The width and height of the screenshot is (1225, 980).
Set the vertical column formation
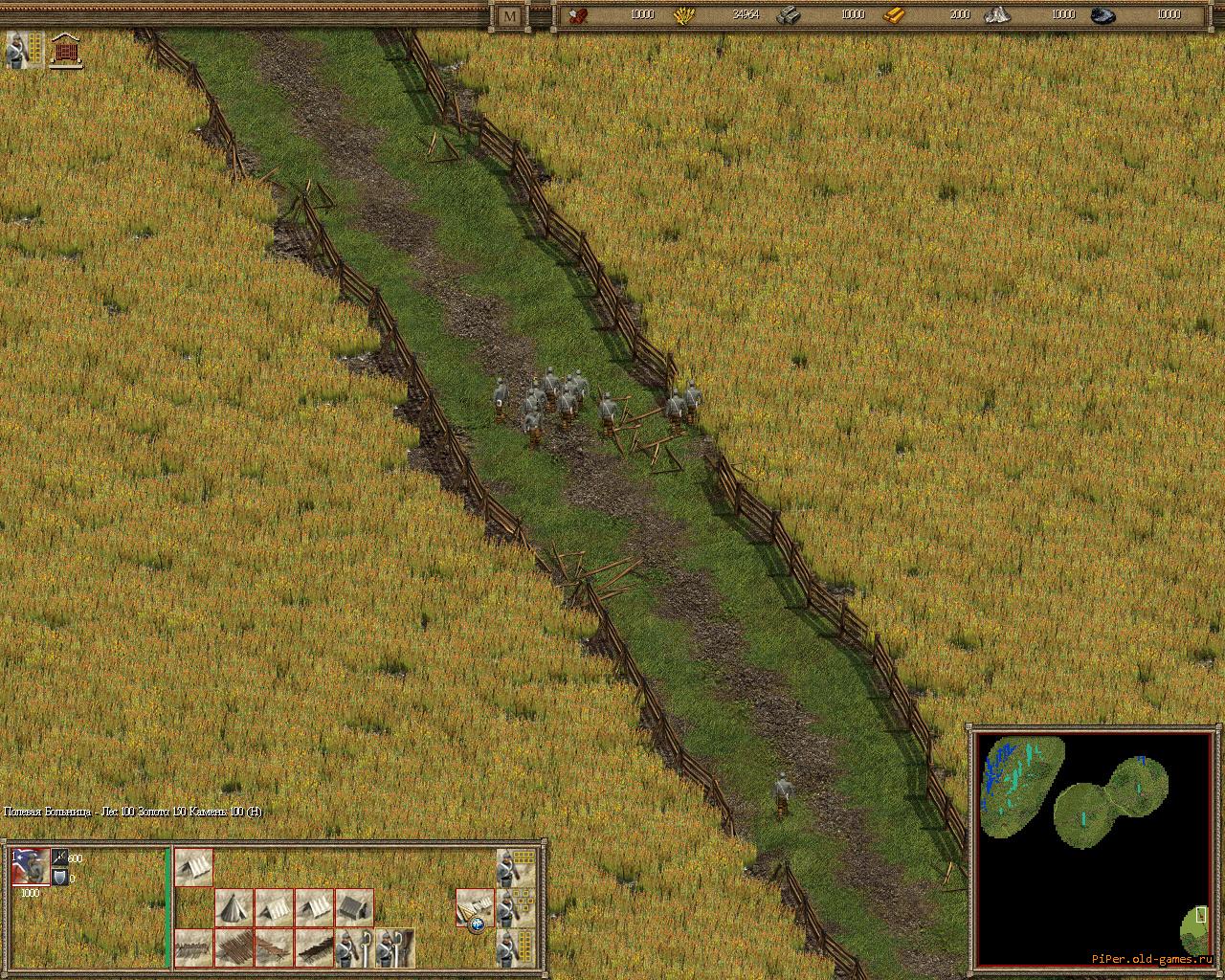click(515, 947)
